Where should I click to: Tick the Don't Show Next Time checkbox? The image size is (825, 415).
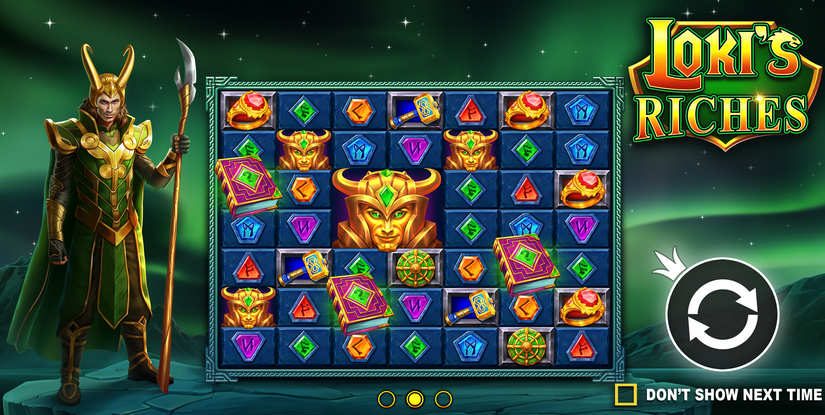click(x=627, y=392)
